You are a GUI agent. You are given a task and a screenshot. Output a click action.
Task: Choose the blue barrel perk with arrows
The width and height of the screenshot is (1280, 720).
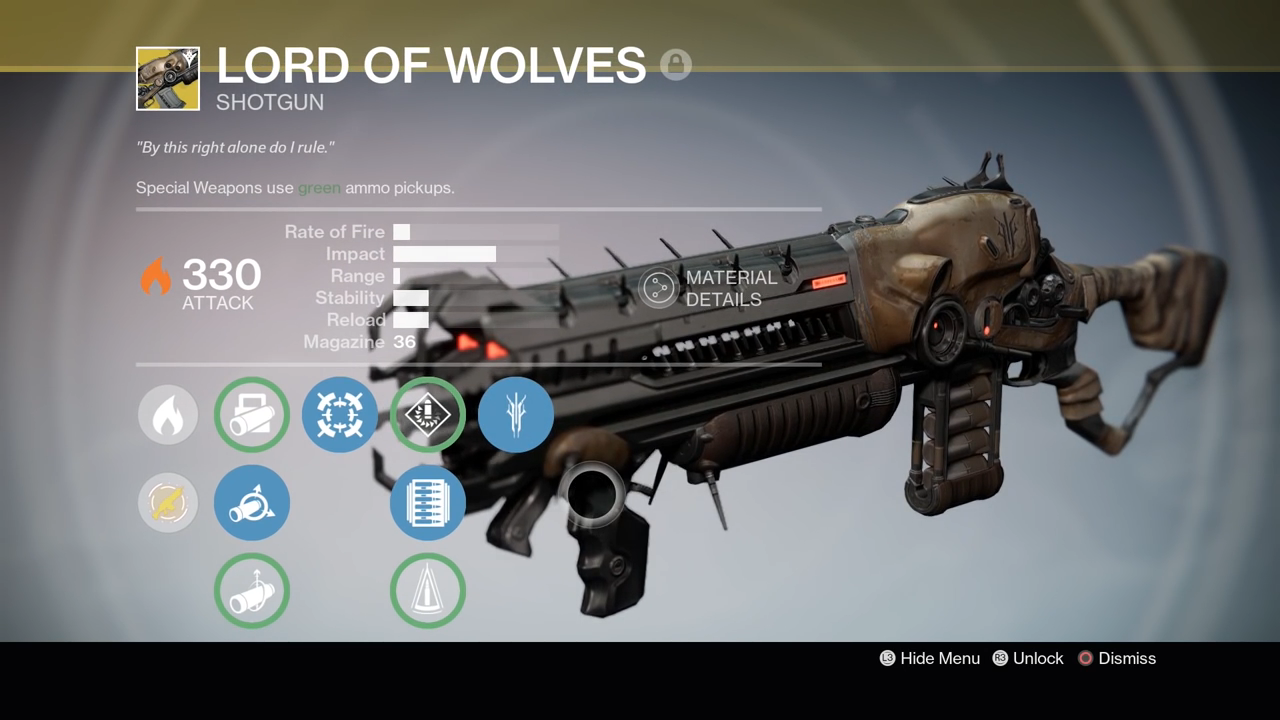[x=252, y=503]
